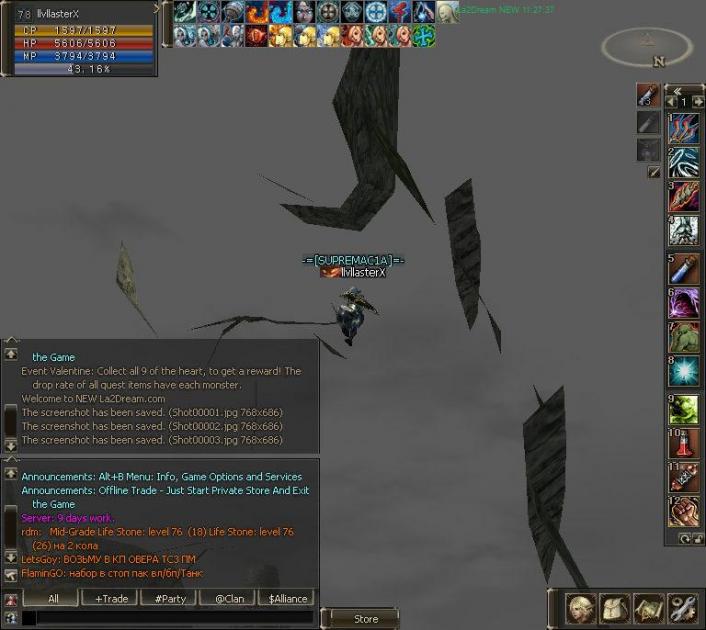Show the $Alliance chat tab
Viewport: 706px width, 630px height.
coord(288,598)
